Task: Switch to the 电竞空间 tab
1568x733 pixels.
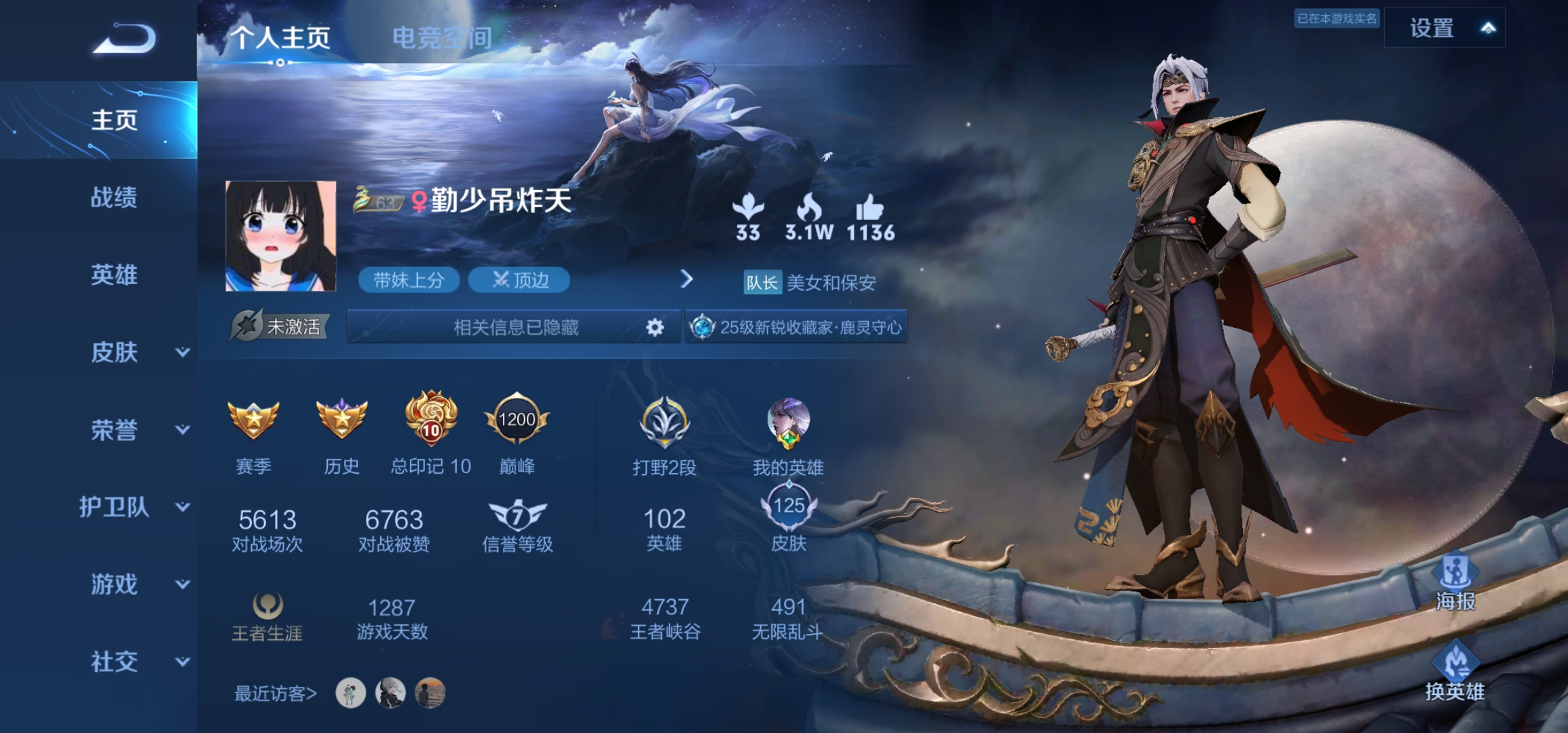Action: pyautogui.click(x=442, y=37)
